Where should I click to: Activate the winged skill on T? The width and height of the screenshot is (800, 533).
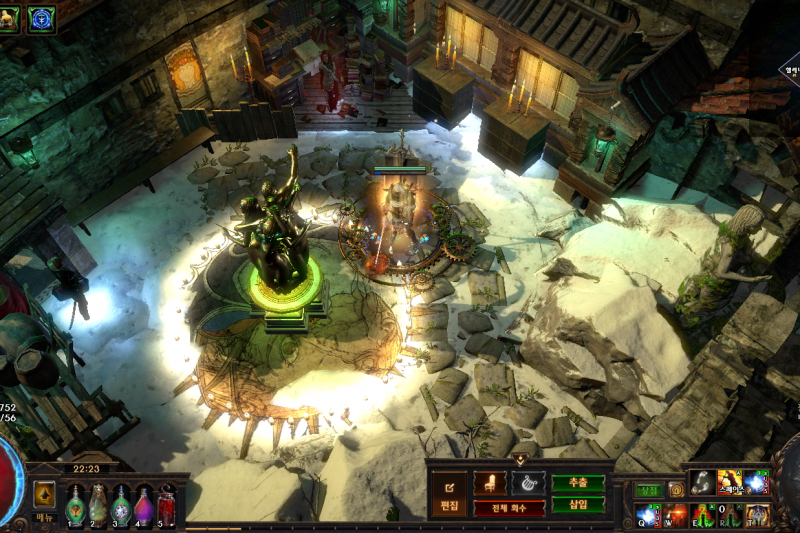point(757,515)
